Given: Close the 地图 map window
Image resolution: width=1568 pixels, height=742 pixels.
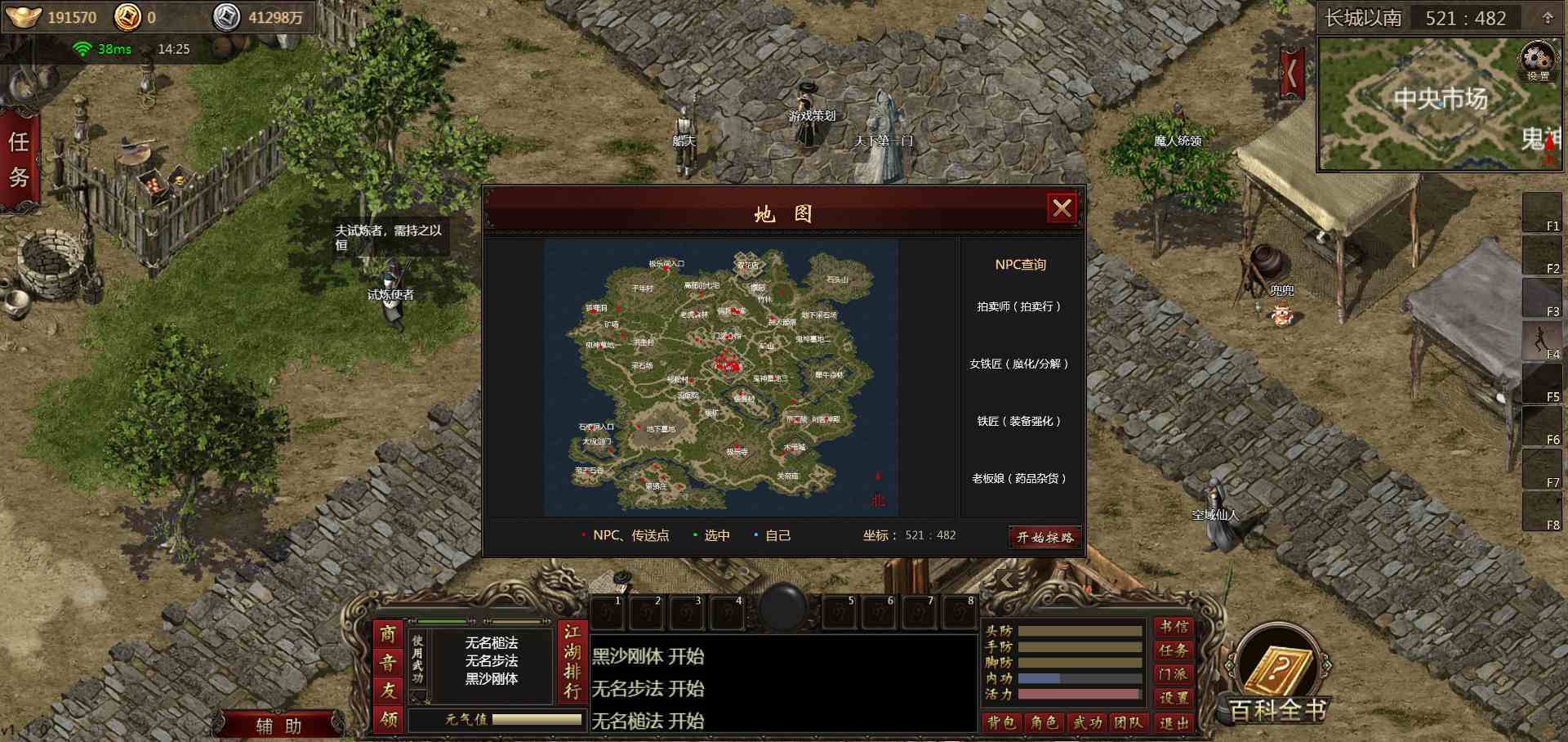Looking at the screenshot, I should (x=1062, y=208).
